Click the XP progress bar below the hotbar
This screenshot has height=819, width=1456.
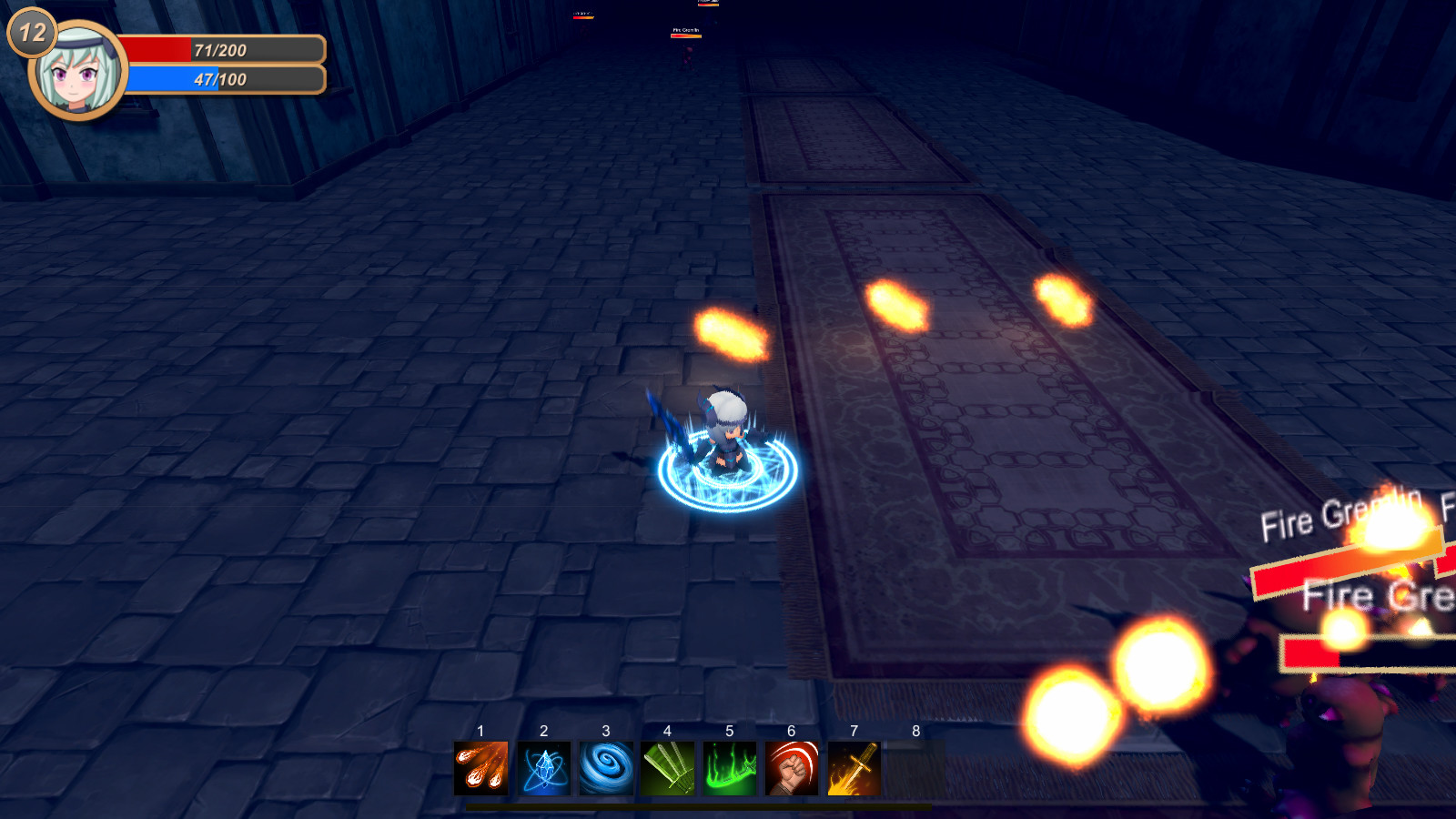(x=701, y=804)
